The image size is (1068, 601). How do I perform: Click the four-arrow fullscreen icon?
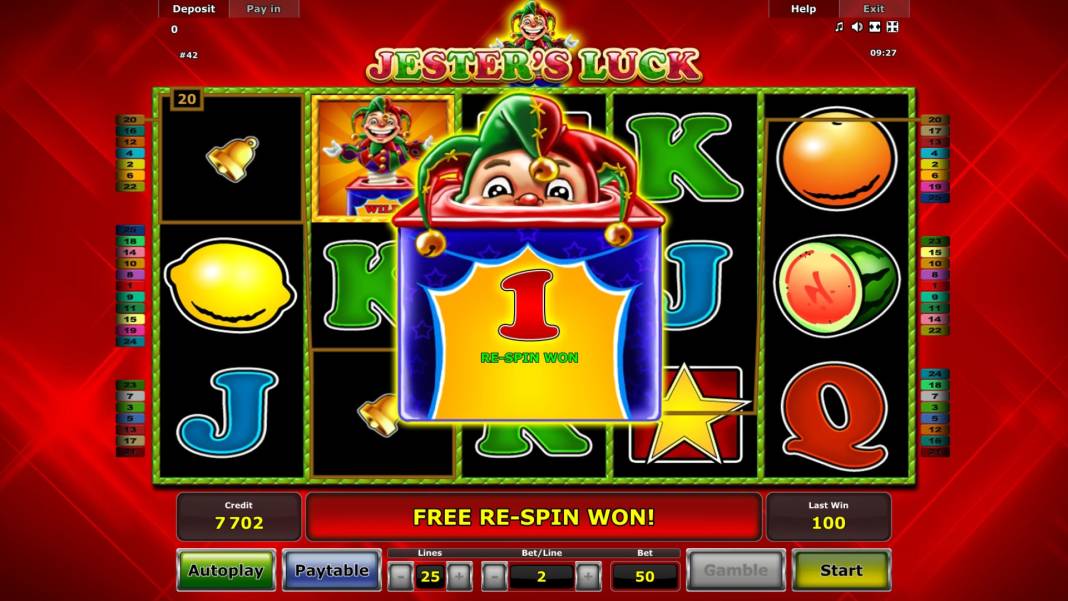click(x=892, y=27)
